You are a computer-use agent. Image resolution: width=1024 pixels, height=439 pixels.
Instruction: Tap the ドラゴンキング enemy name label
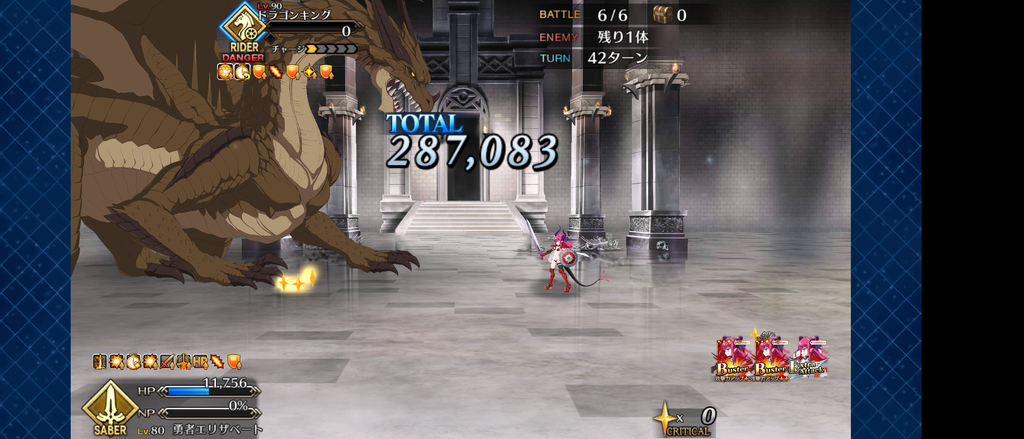point(296,15)
